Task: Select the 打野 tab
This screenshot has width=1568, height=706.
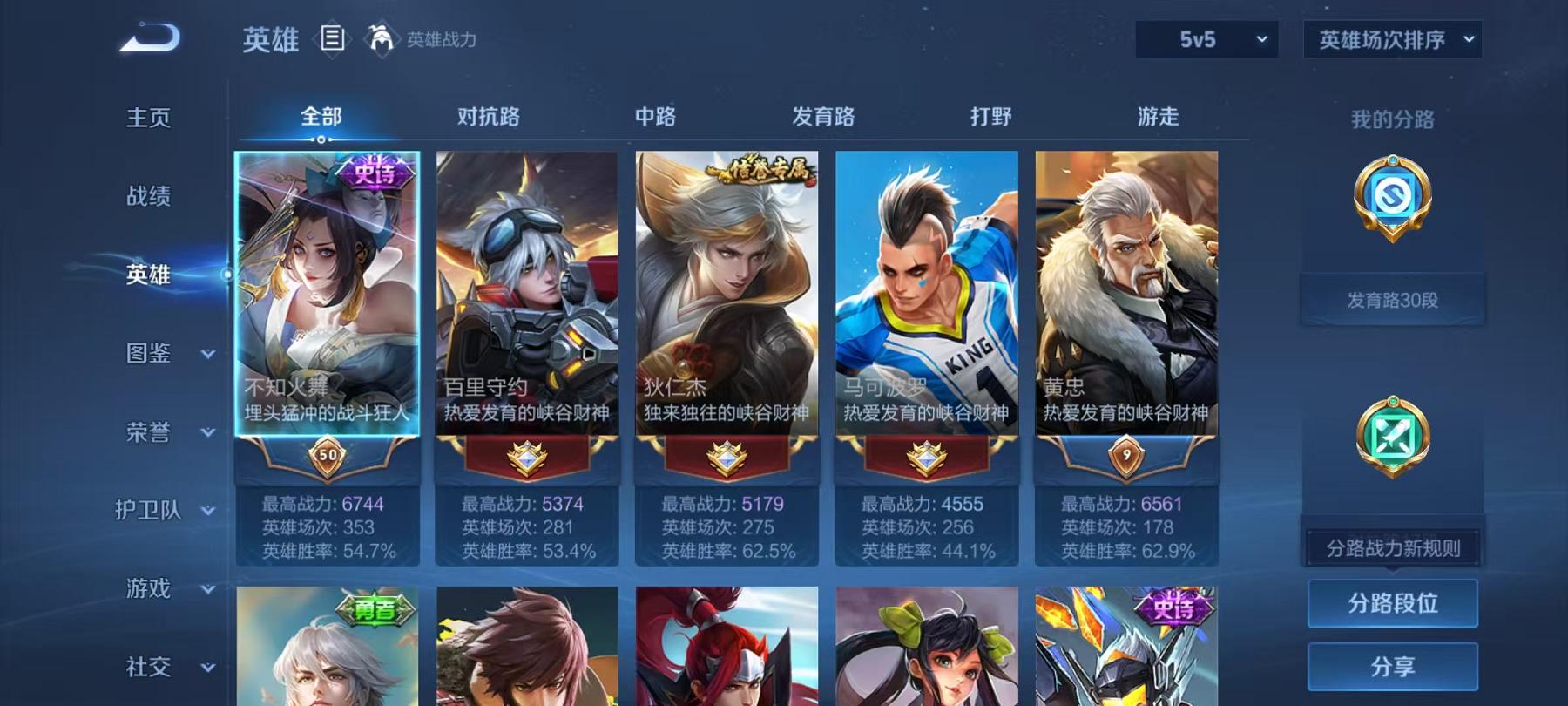Action: click(989, 116)
